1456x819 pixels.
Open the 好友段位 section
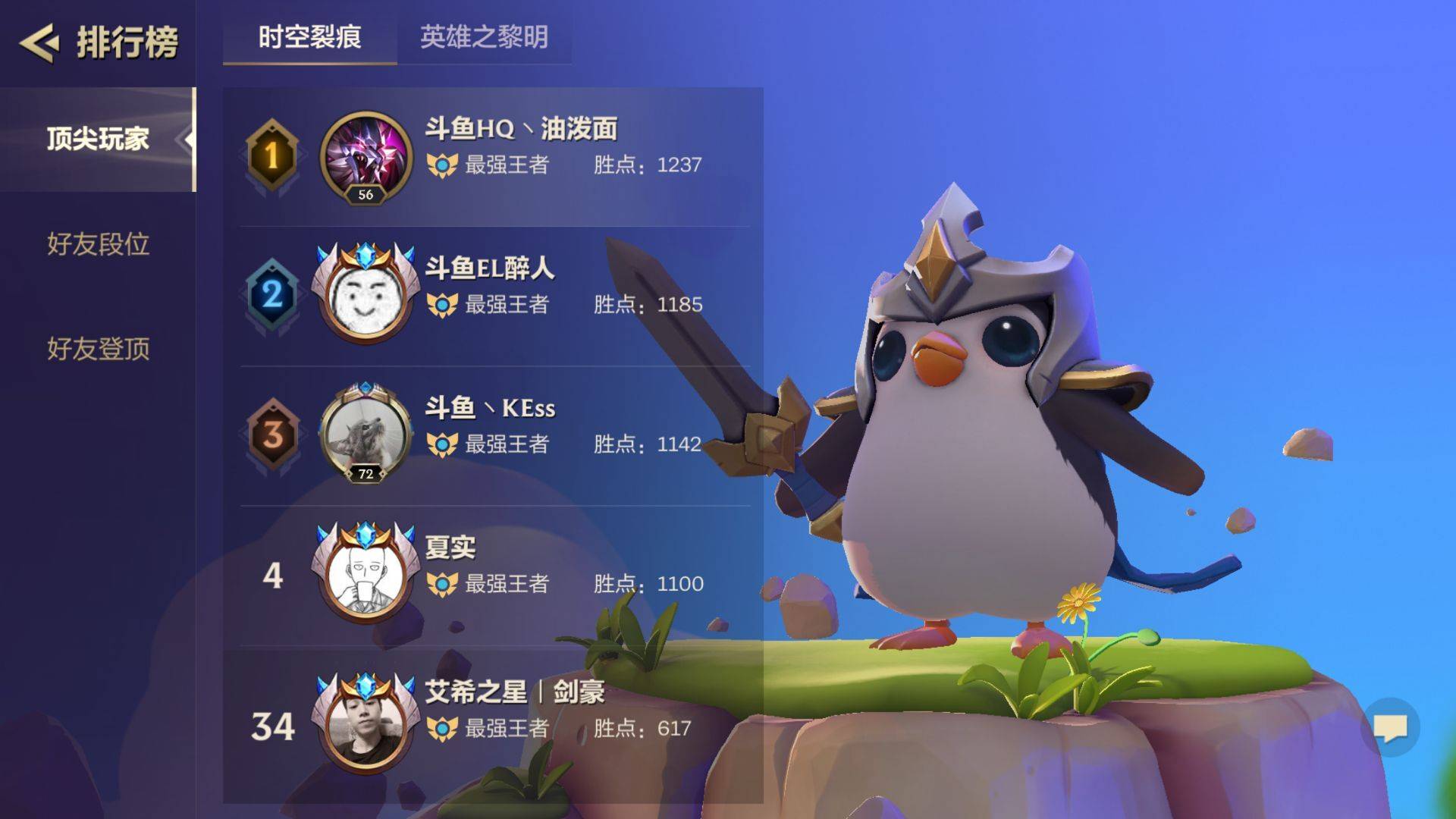(98, 245)
